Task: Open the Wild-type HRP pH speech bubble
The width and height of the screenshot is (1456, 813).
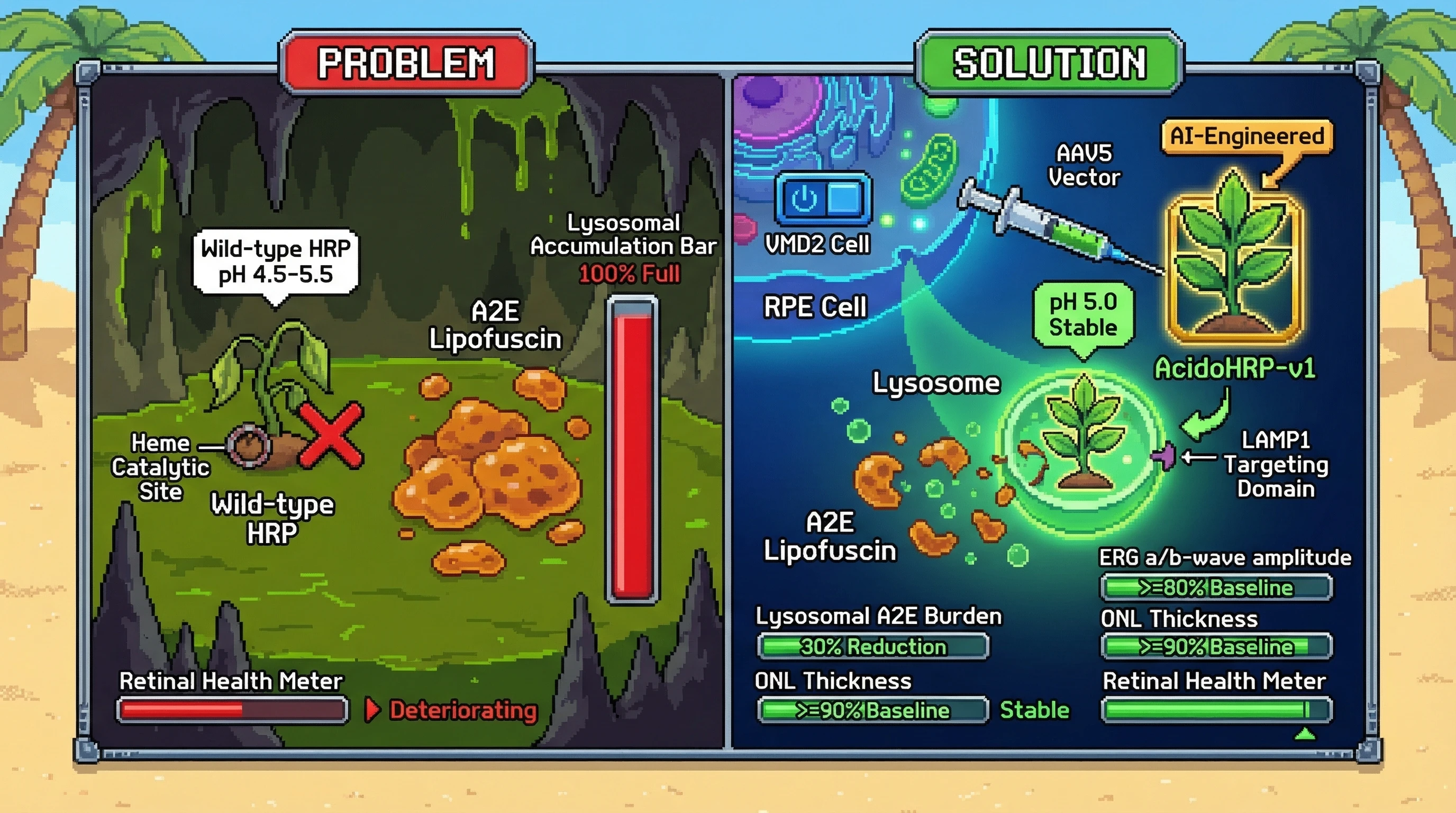Action: coord(276,262)
